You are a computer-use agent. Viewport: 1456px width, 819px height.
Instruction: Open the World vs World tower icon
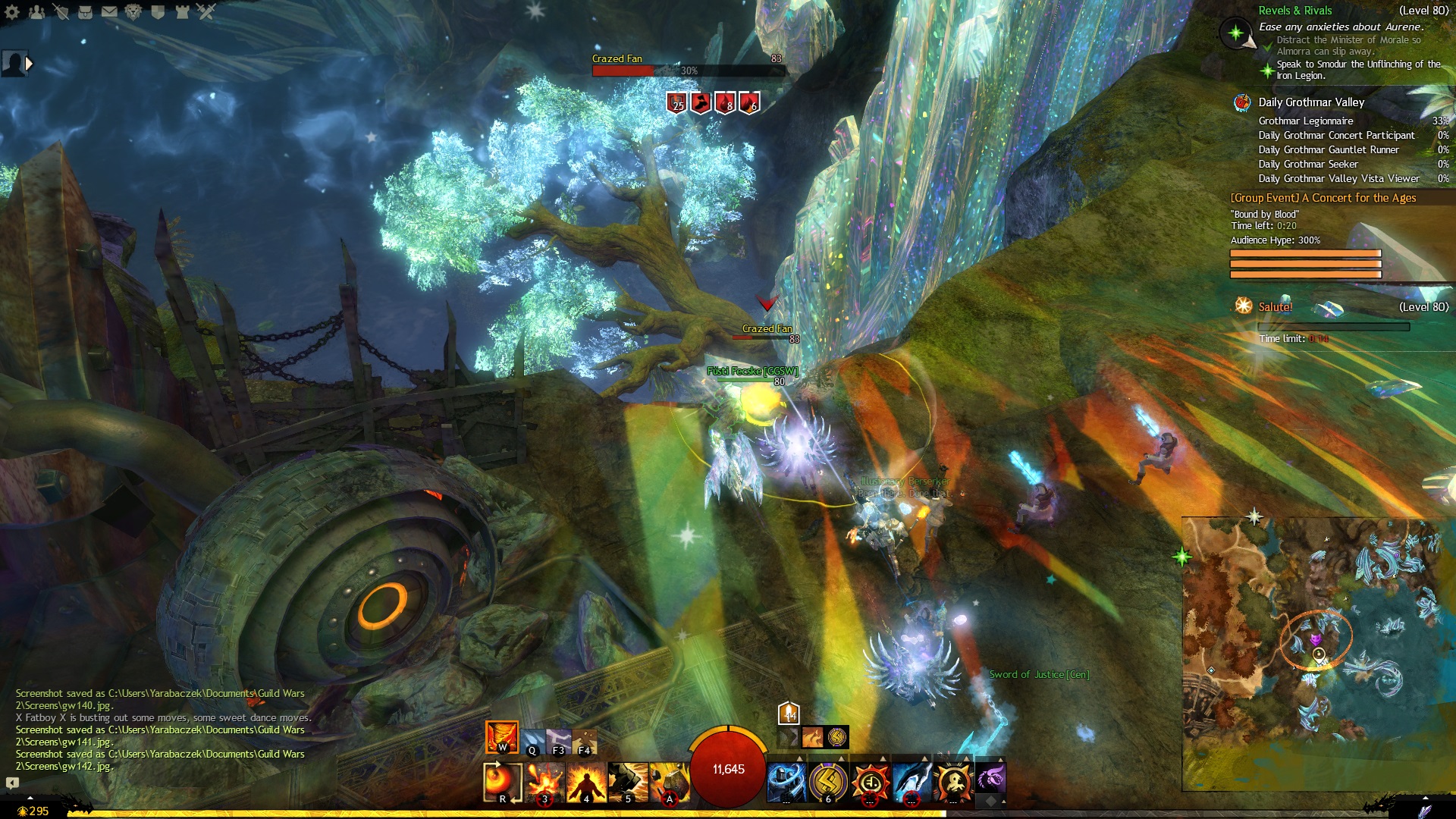(182, 11)
